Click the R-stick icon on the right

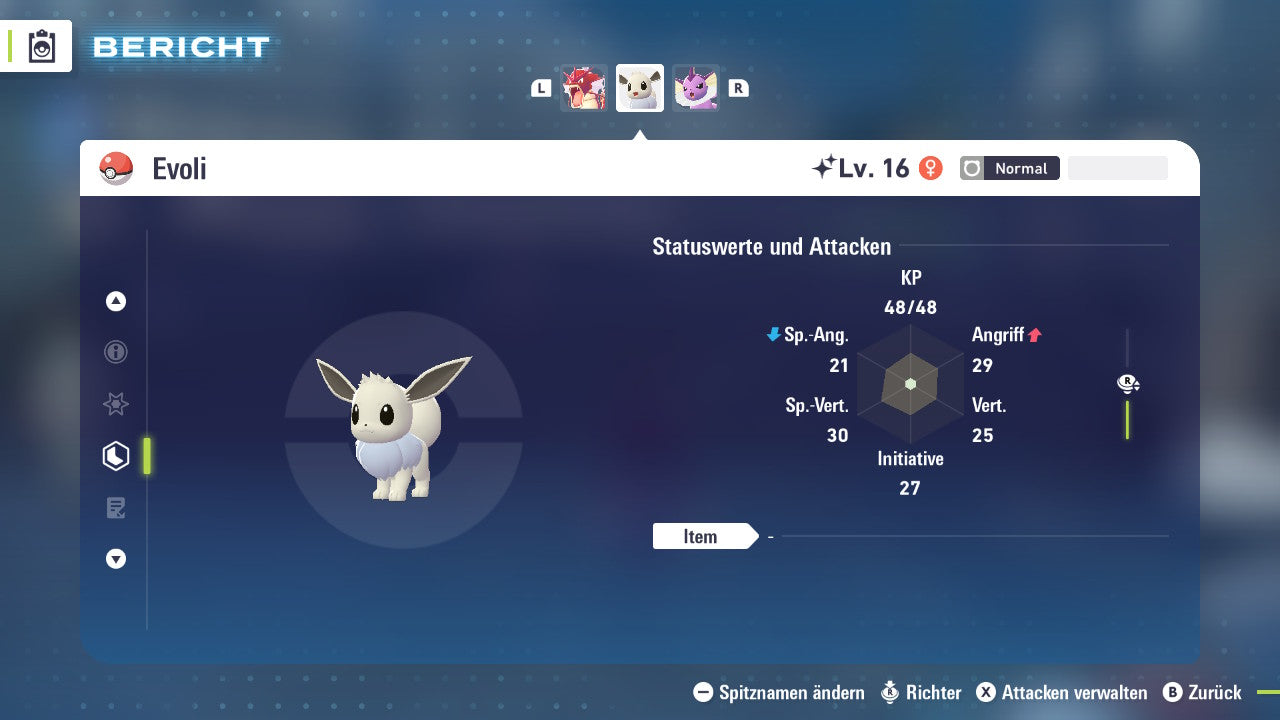[1128, 383]
